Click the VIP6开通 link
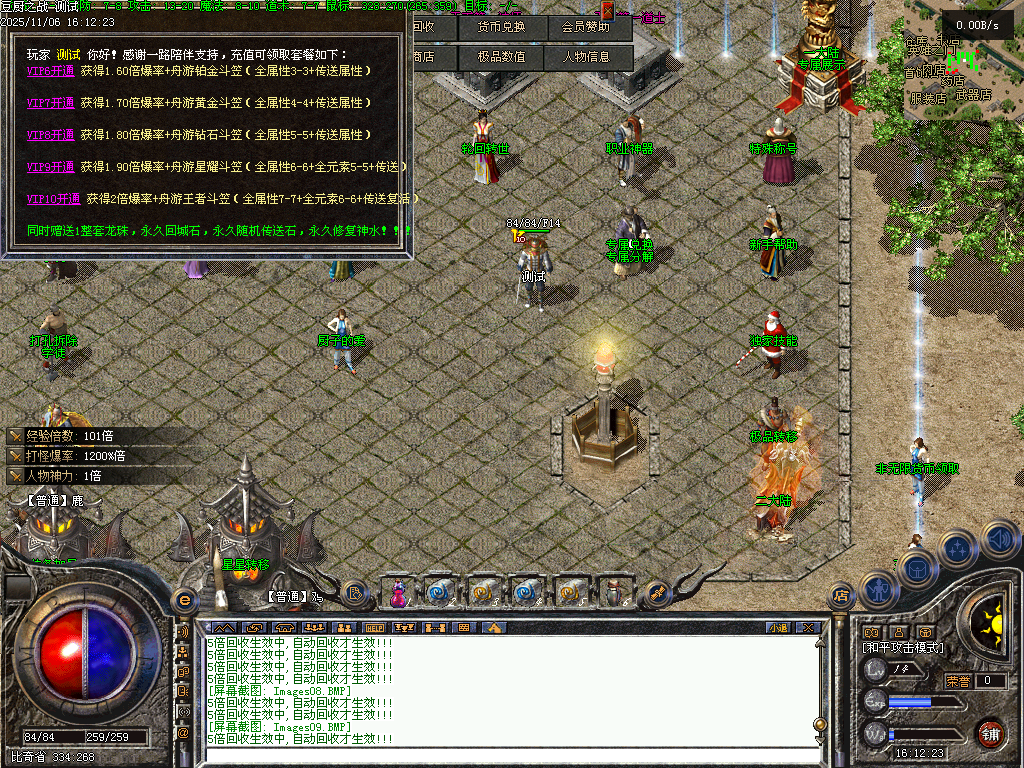The image size is (1024, 768). pyautogui.click(x=51, y=71)
